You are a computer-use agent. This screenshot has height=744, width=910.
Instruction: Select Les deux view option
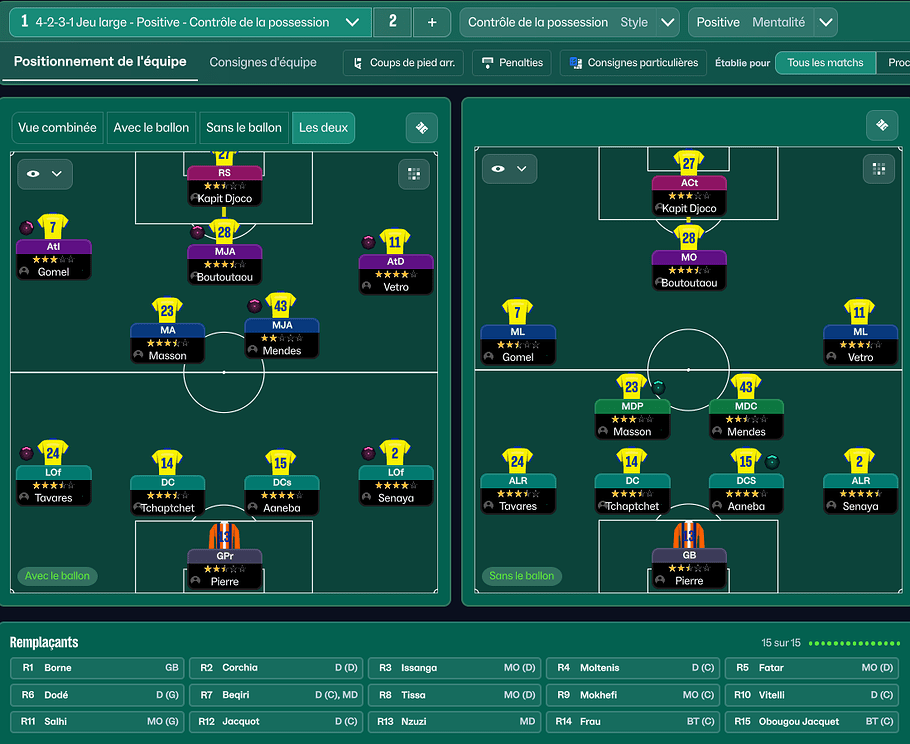tap(323, 128)
